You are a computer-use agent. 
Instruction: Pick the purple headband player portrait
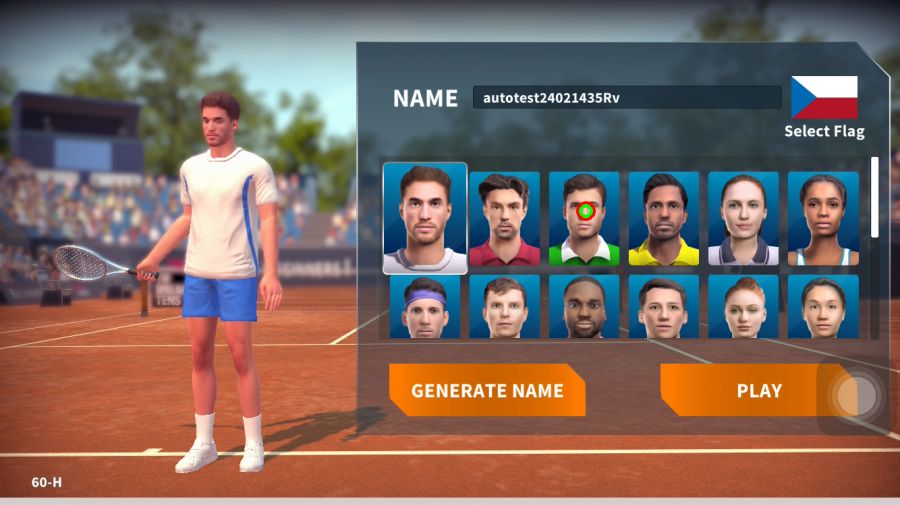(425, 306)
